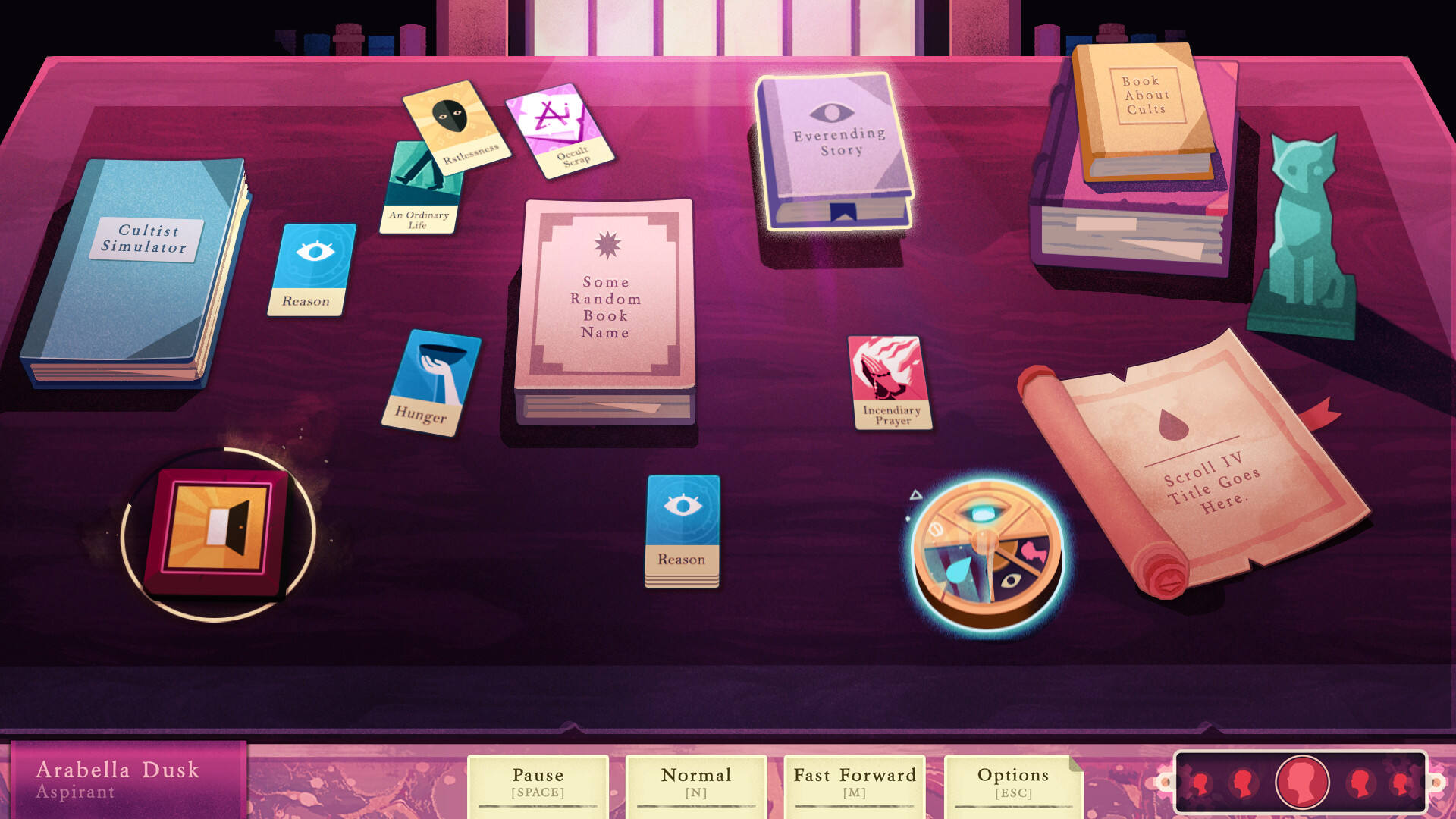Choose the large highlighted head silhouette portrait

click(x=1302, y=782)
